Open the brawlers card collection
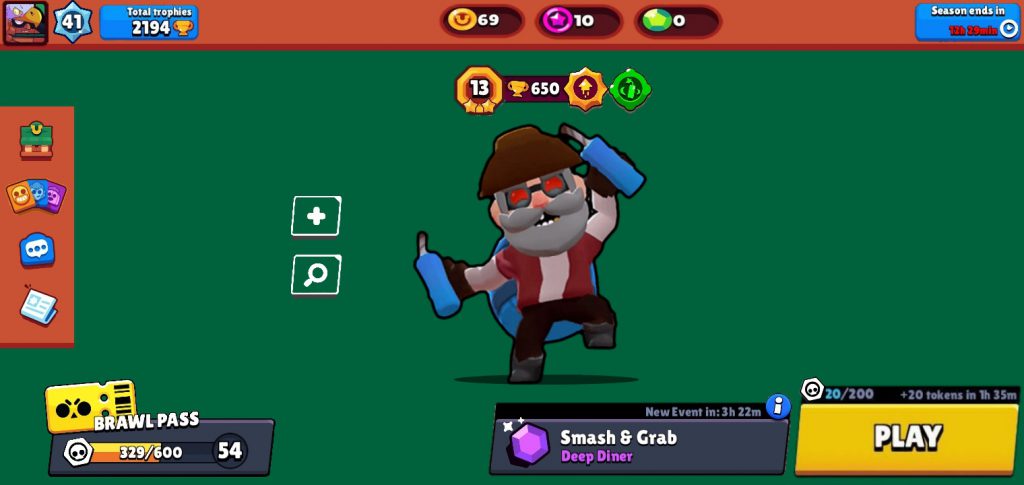Screen dimensions: 1024x485 point(36,195)
